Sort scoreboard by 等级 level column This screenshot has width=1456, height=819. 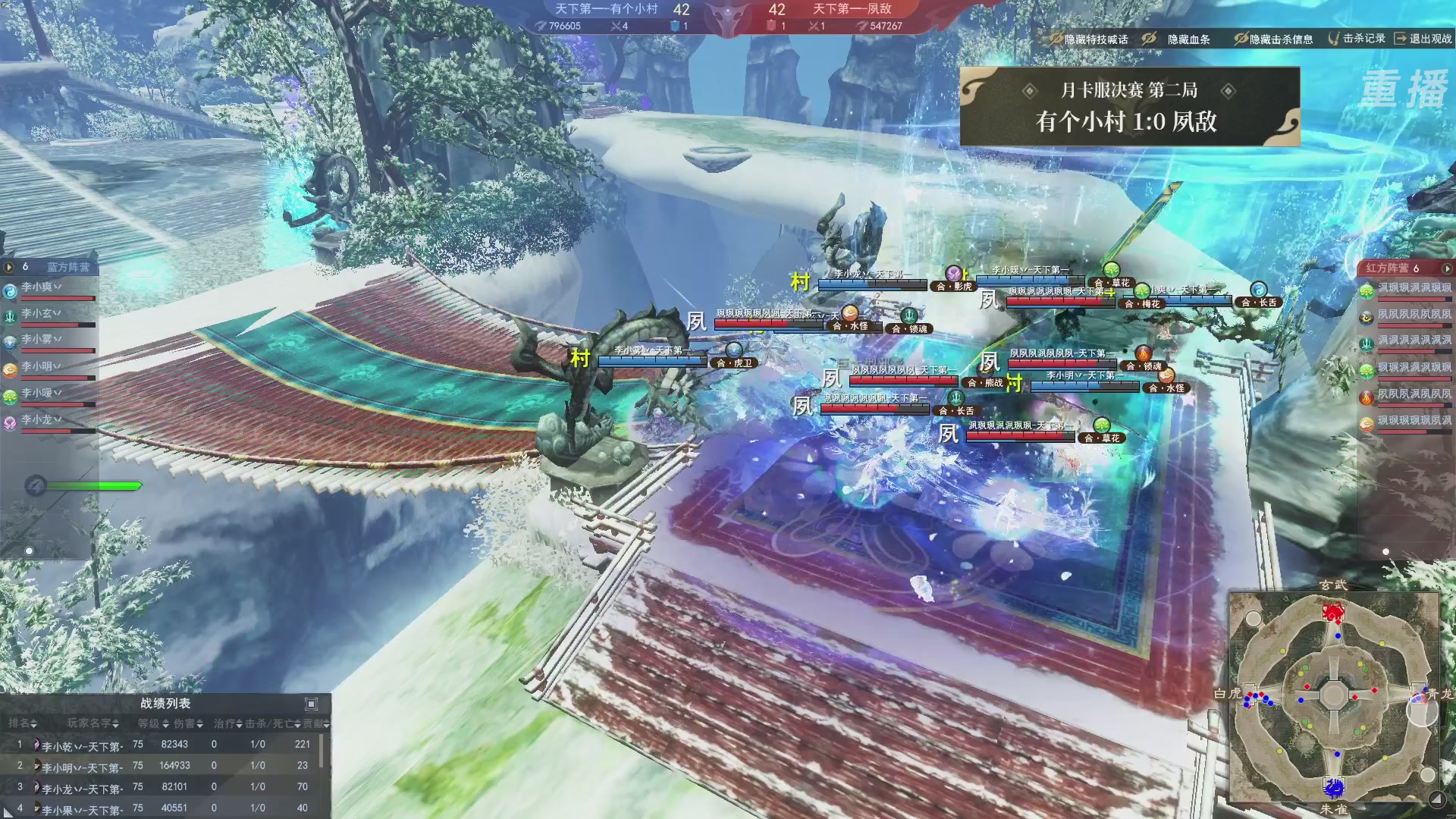[x=152, y=723]
